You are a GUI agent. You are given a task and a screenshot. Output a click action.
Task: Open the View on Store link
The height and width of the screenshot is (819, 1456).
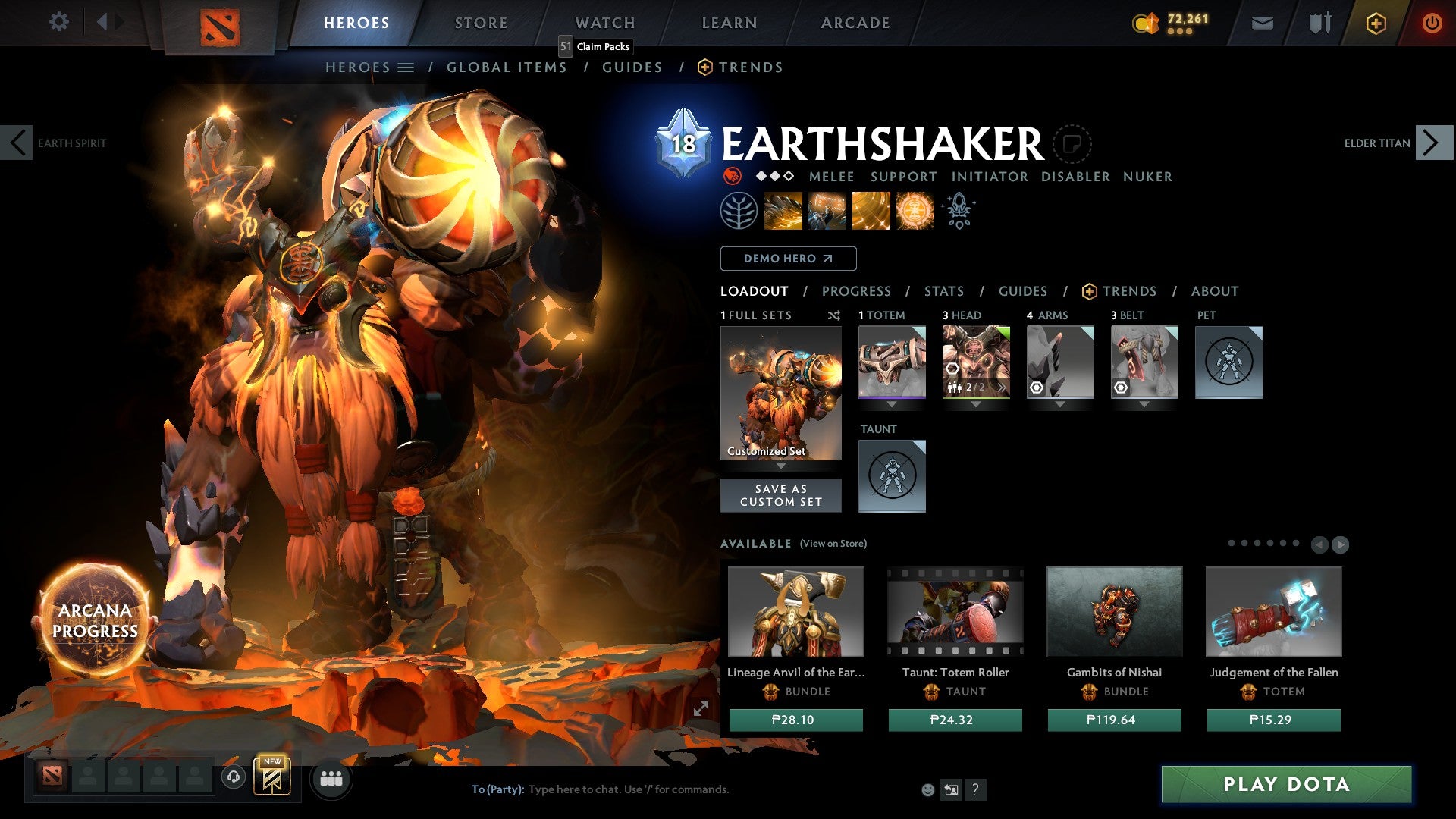(x=833, y=544)
